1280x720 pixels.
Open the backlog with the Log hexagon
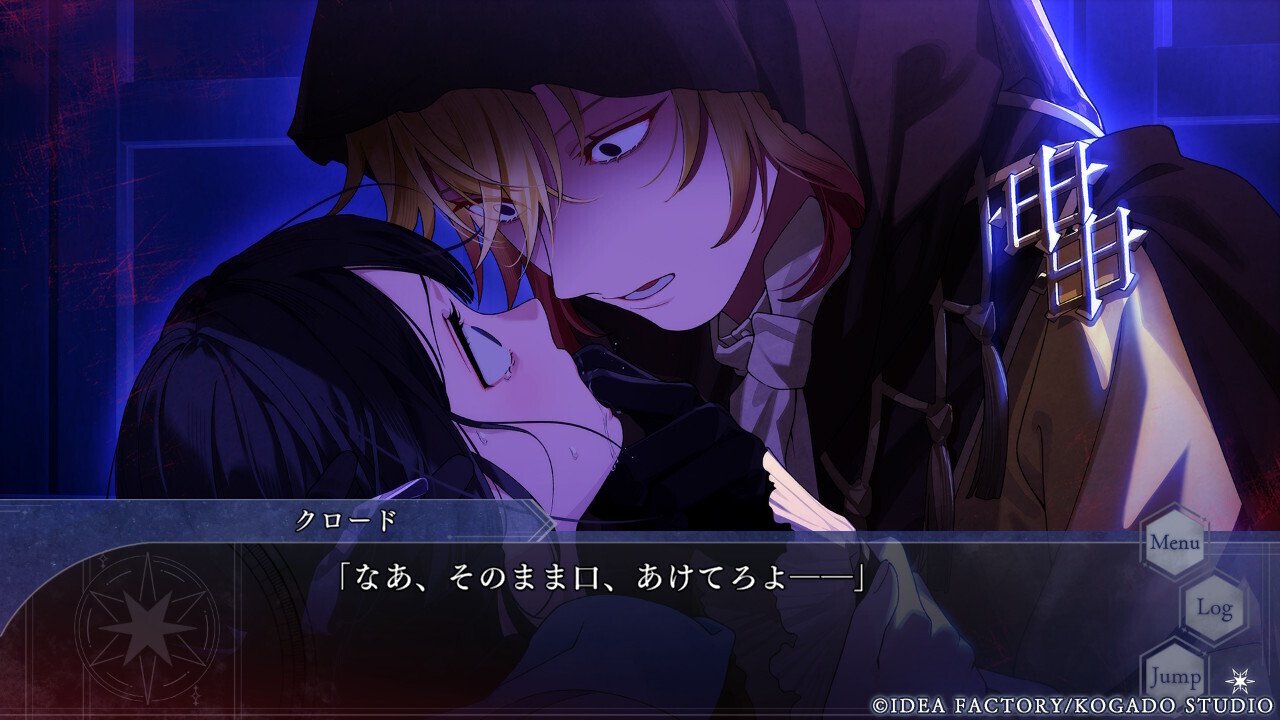click(1216, 607)
